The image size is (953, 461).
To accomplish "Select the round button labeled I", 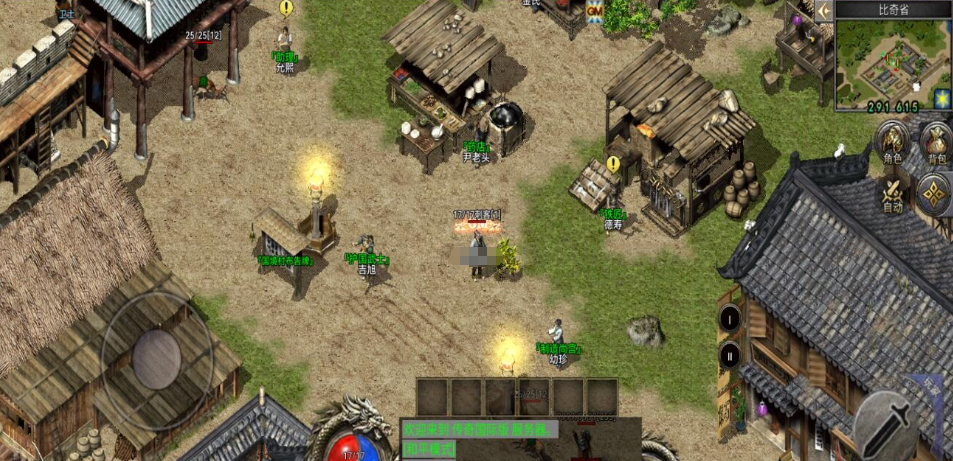I will coord(730,319).
